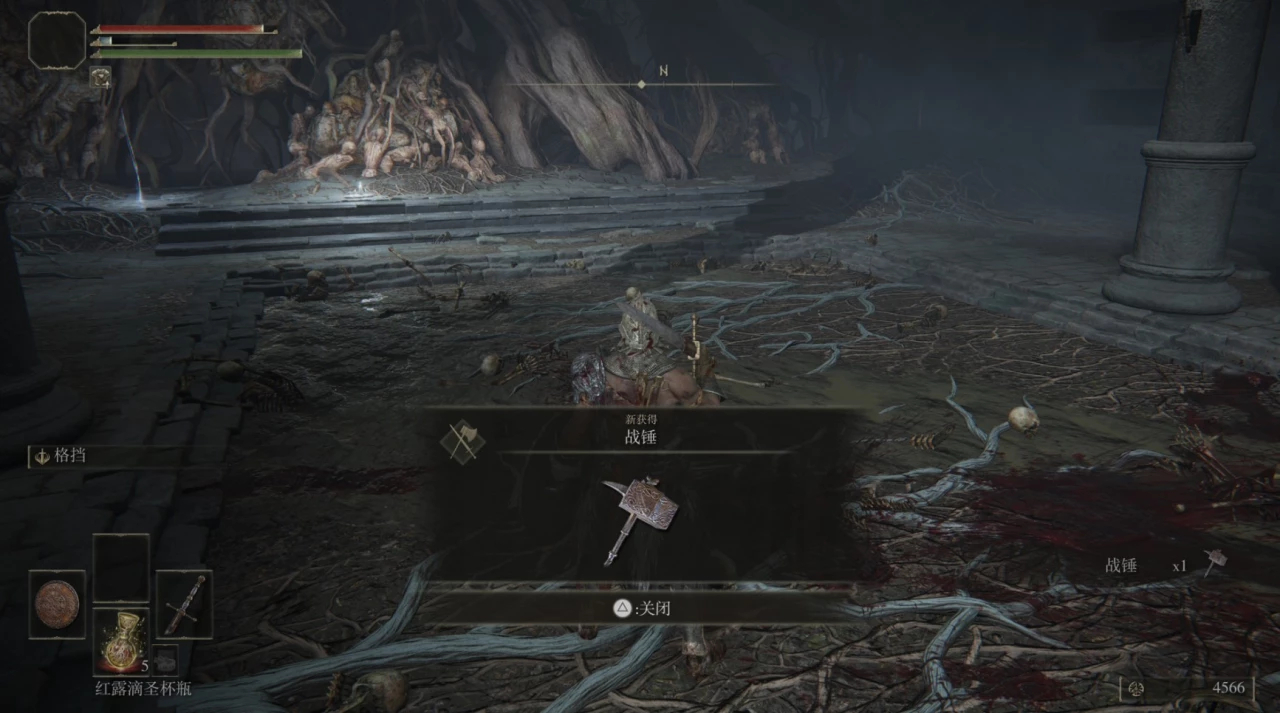This screenshot has width=1280, height=713.
Task: Click the Warhammer x1 pickup notification
Action: (1162, 565)
